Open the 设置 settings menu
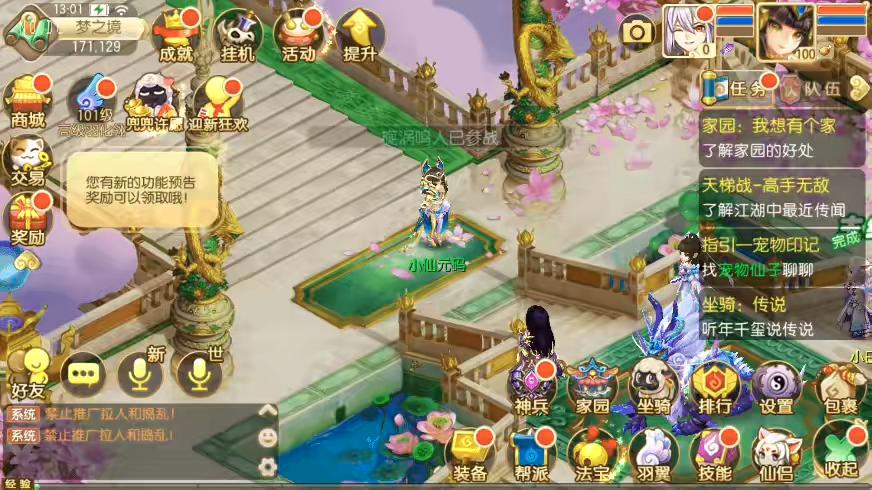 click(776, 387)
